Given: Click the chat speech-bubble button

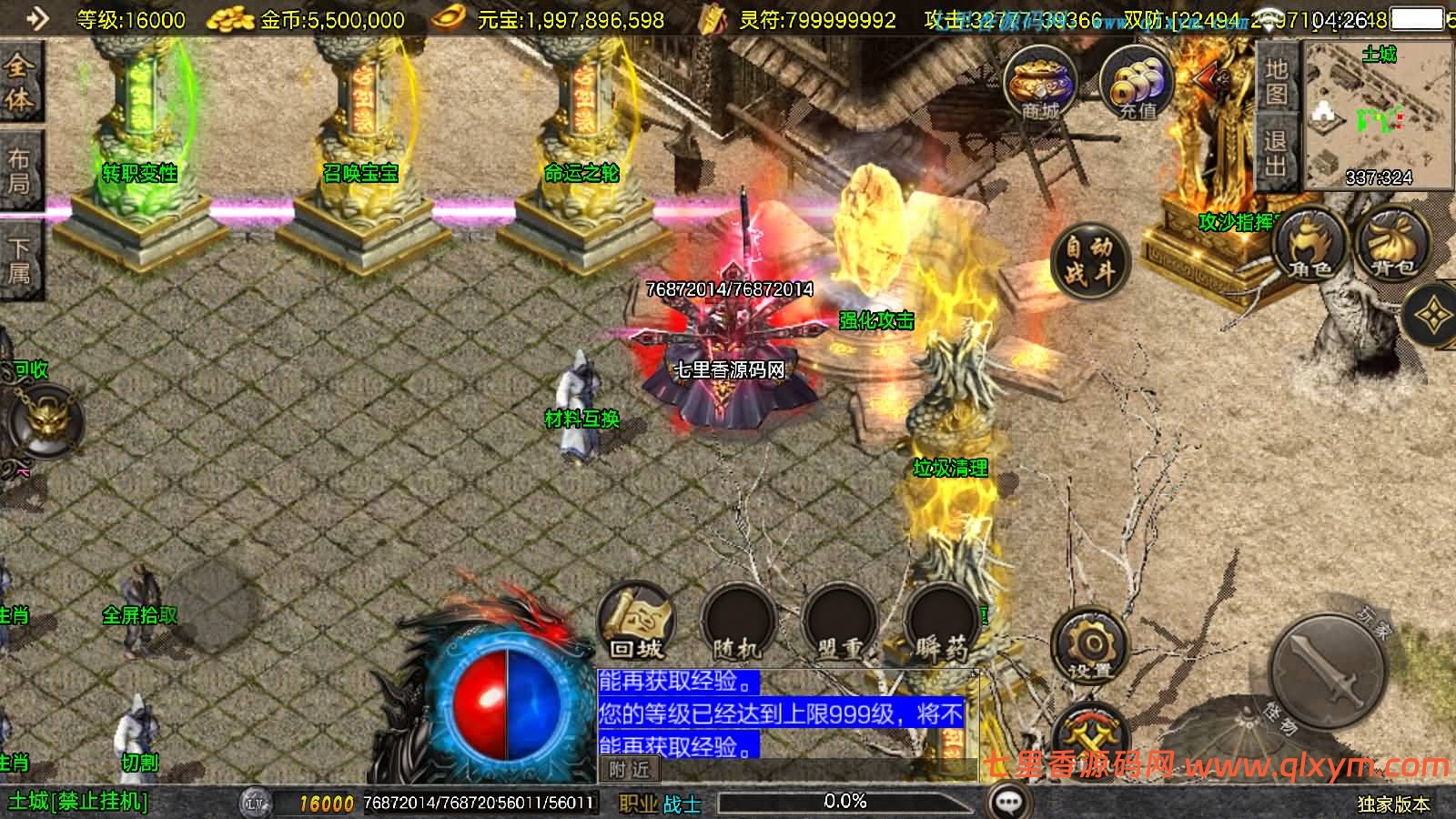Looking at the screenshot, I should click(x=1008, y=802).
